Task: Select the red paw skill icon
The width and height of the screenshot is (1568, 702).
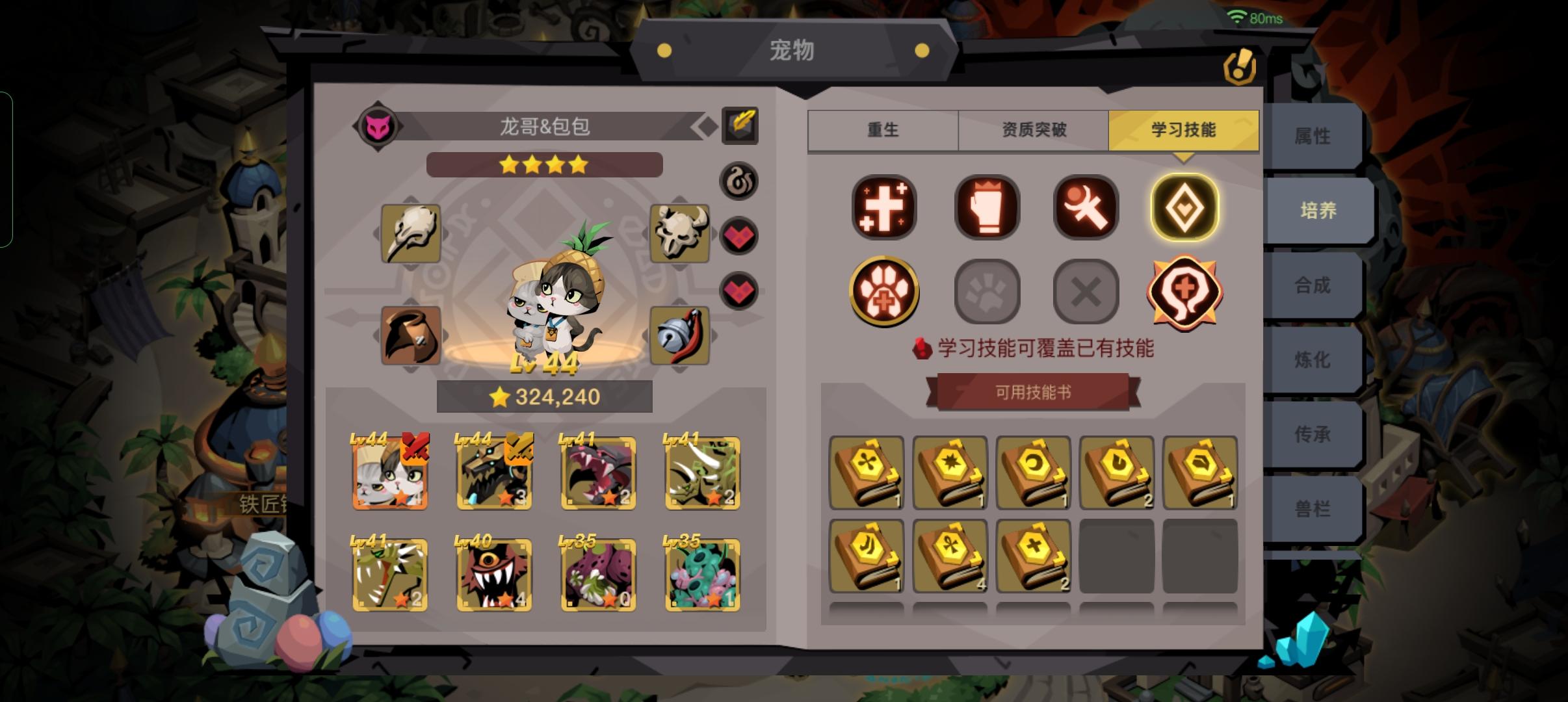Action: [x=885, y=291]
